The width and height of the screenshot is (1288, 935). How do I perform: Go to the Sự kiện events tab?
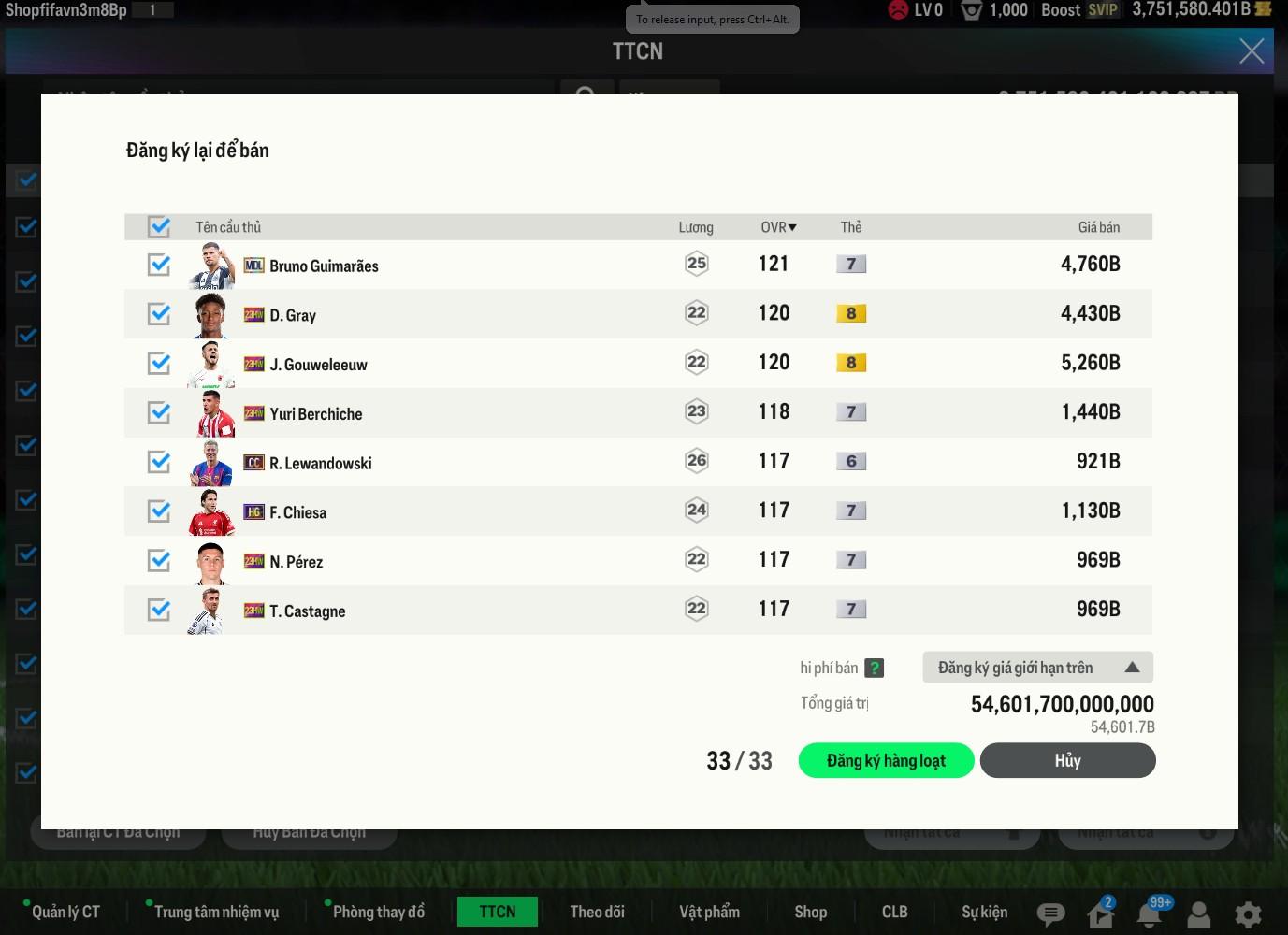point(984,912)
